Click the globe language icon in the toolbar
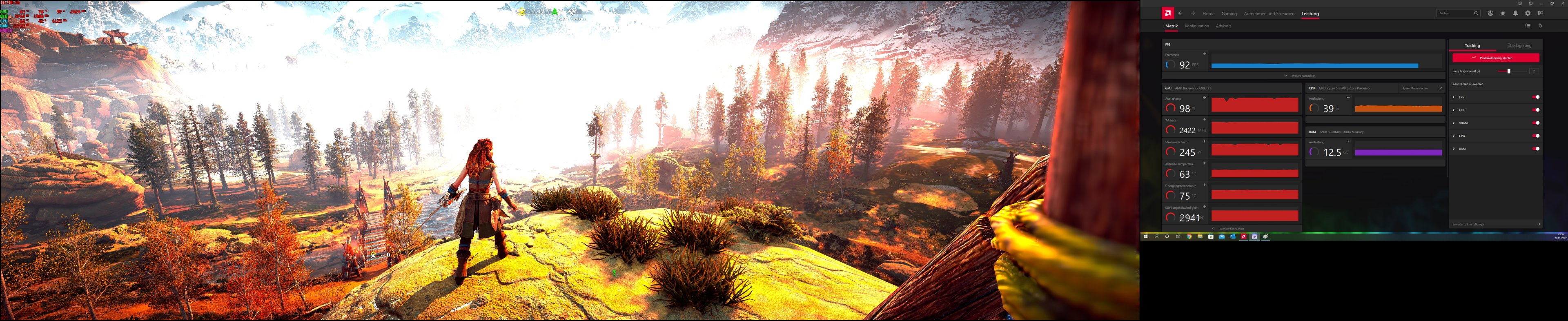Viewport: 1568px width, 321px height. [x=1491, y=14]
